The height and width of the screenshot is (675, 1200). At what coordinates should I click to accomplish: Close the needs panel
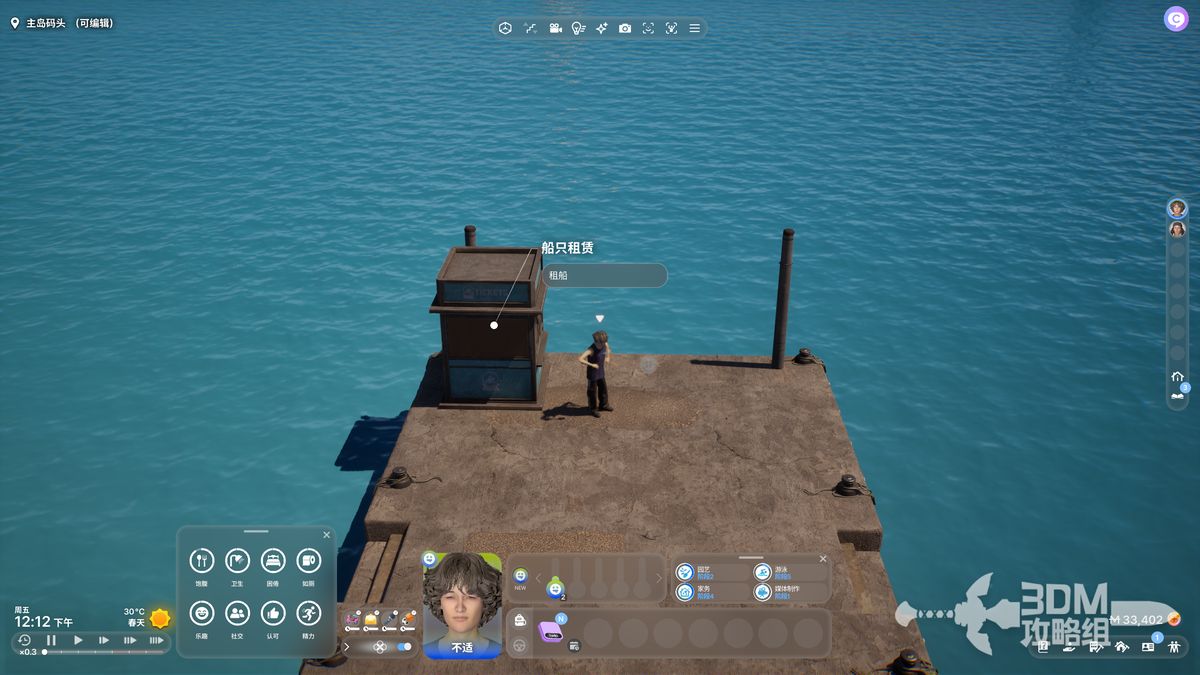click(x=326, y=535)
